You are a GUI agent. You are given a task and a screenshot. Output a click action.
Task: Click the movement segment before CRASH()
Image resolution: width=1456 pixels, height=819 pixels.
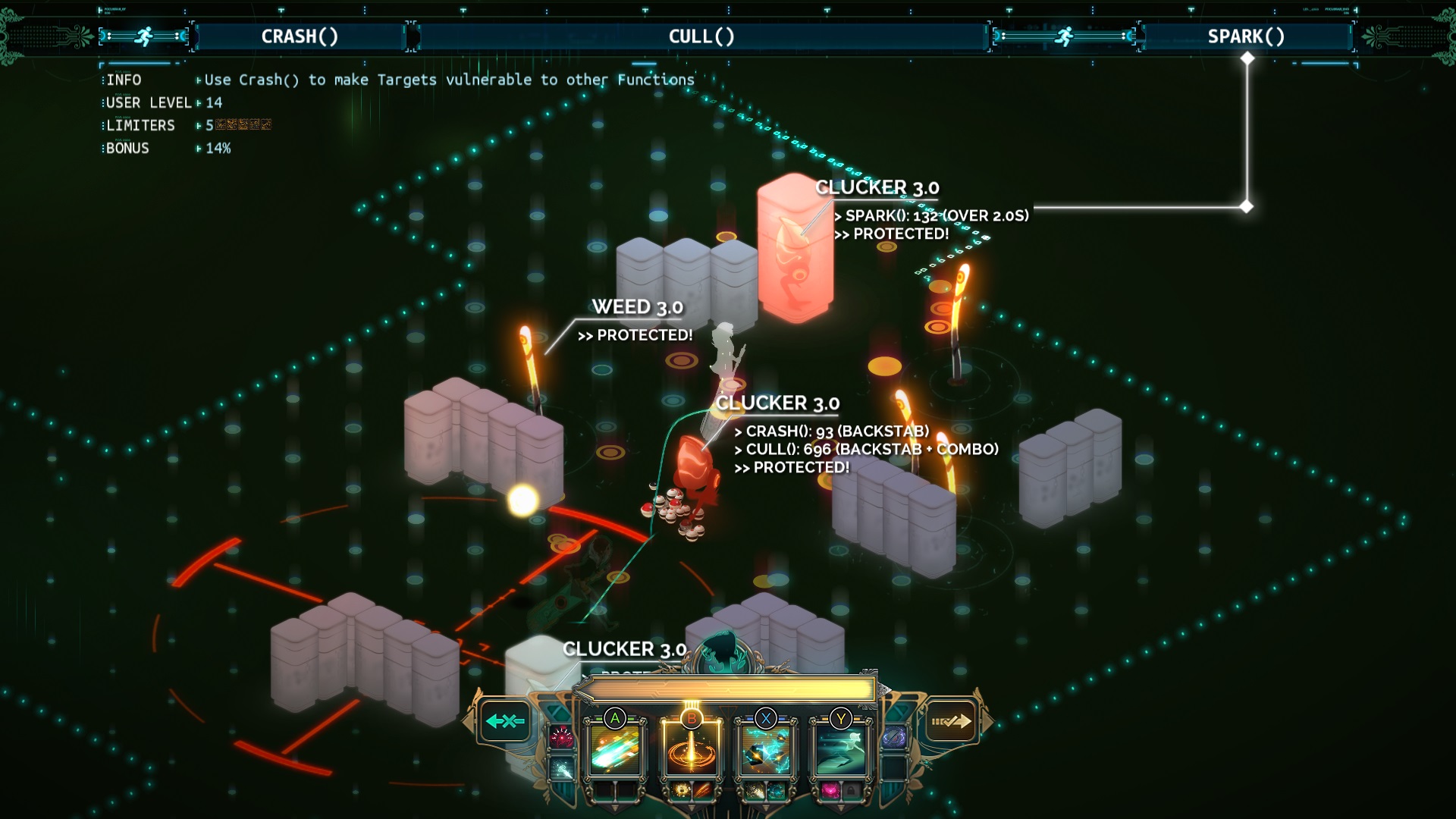tap(144, 36)
